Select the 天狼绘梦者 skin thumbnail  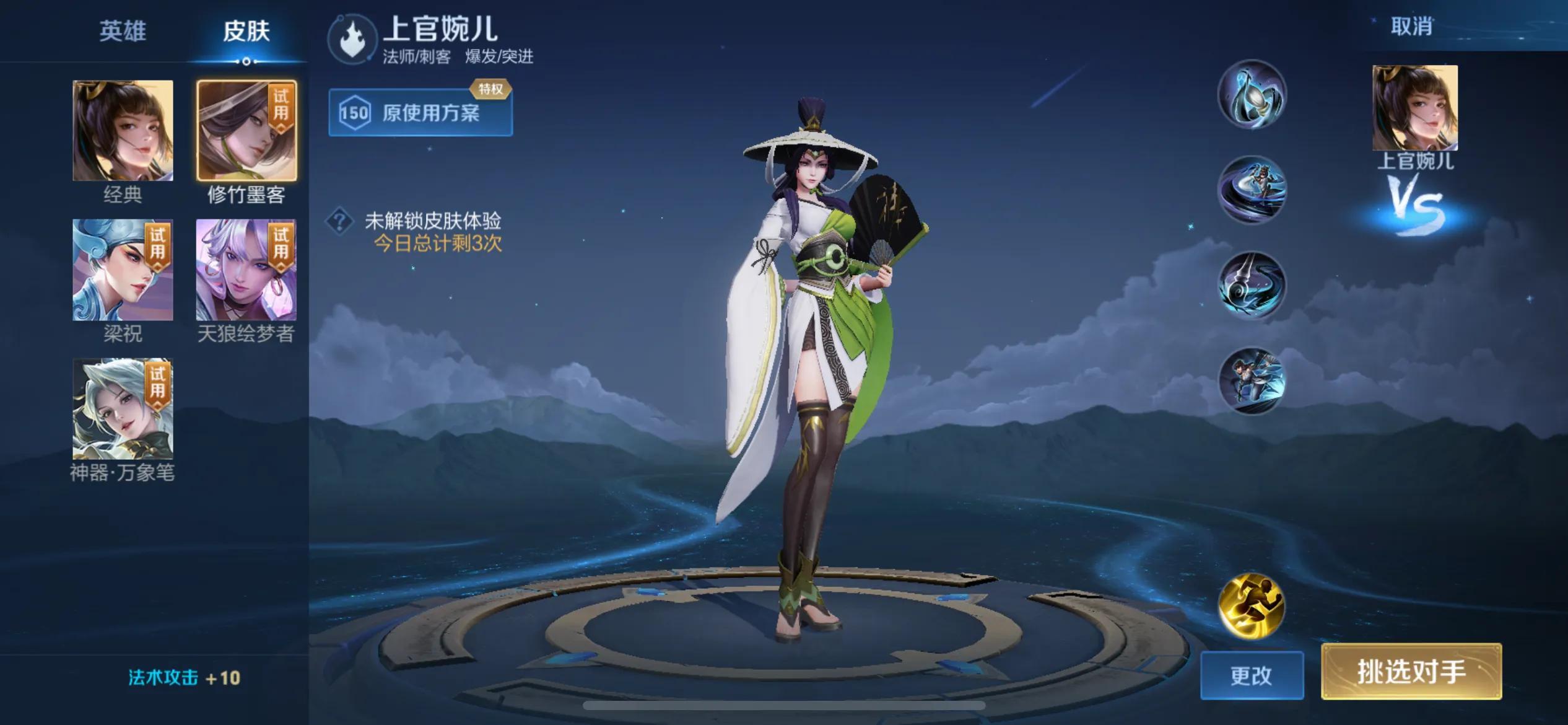pos(246,270)
